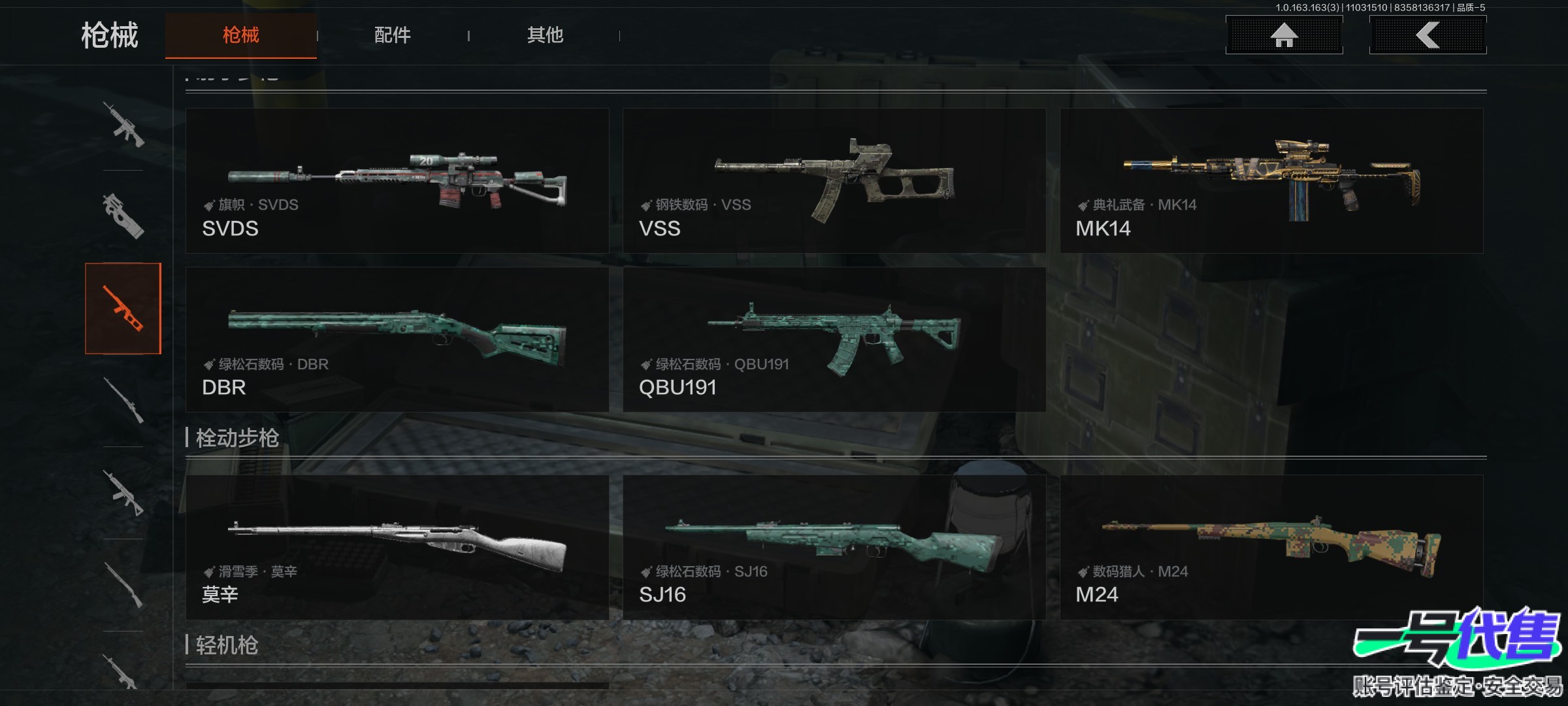Select the M24 weapon card

click(x=1271, y=547)
